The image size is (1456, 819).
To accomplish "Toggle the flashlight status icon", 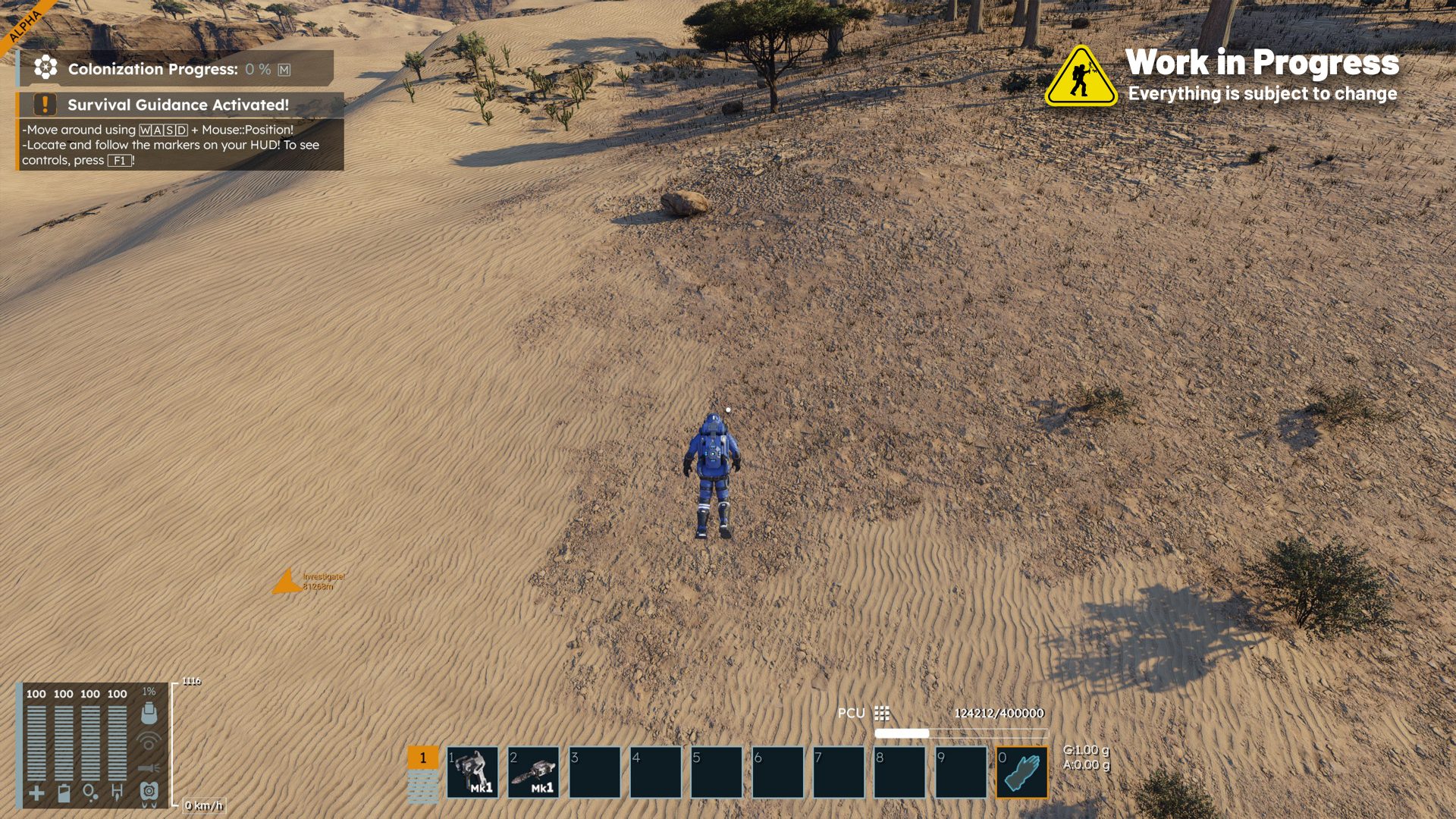I will click(149, 768).
